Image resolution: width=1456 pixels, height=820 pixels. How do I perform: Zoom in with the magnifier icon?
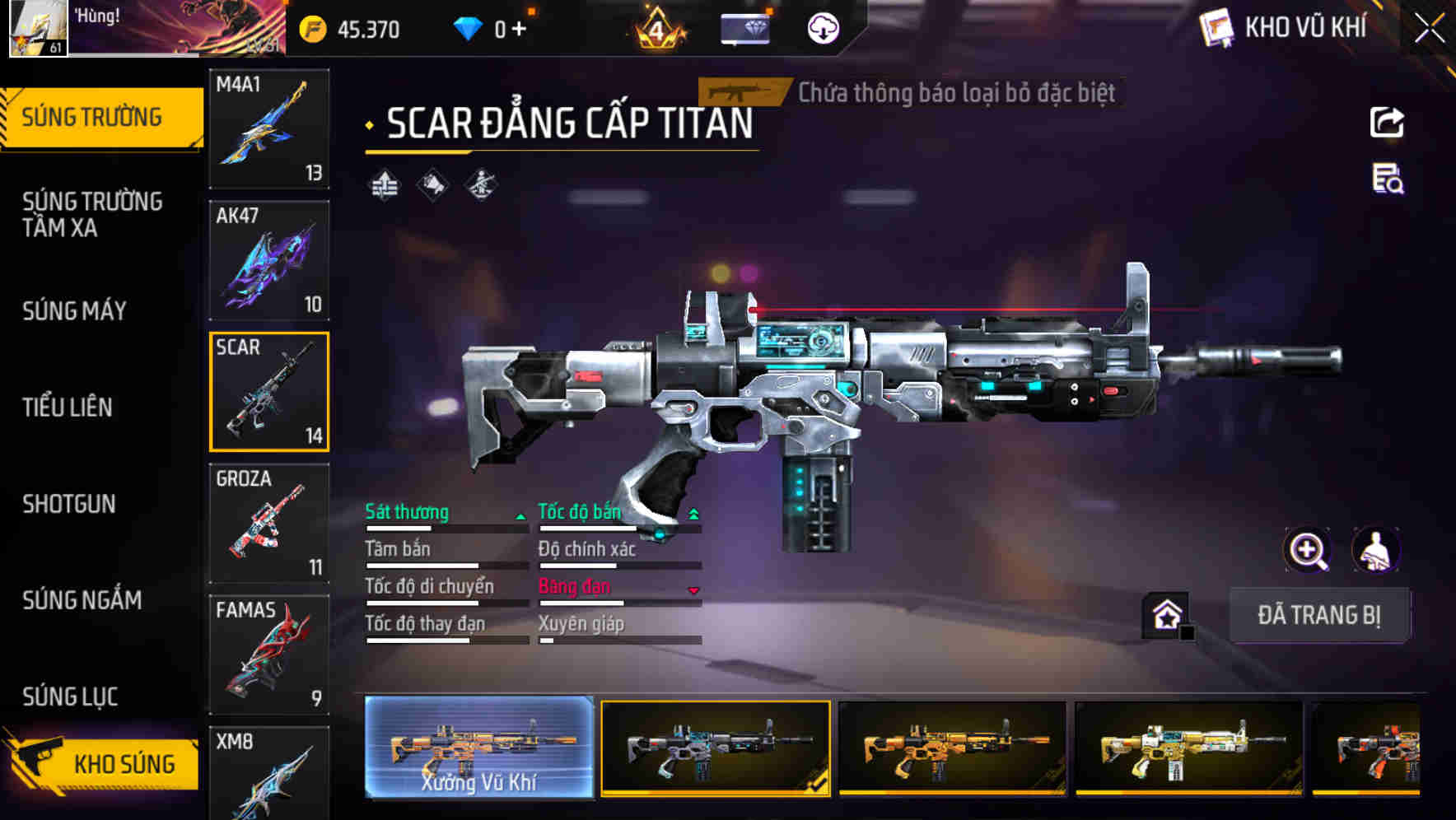tap(1307, 550)
